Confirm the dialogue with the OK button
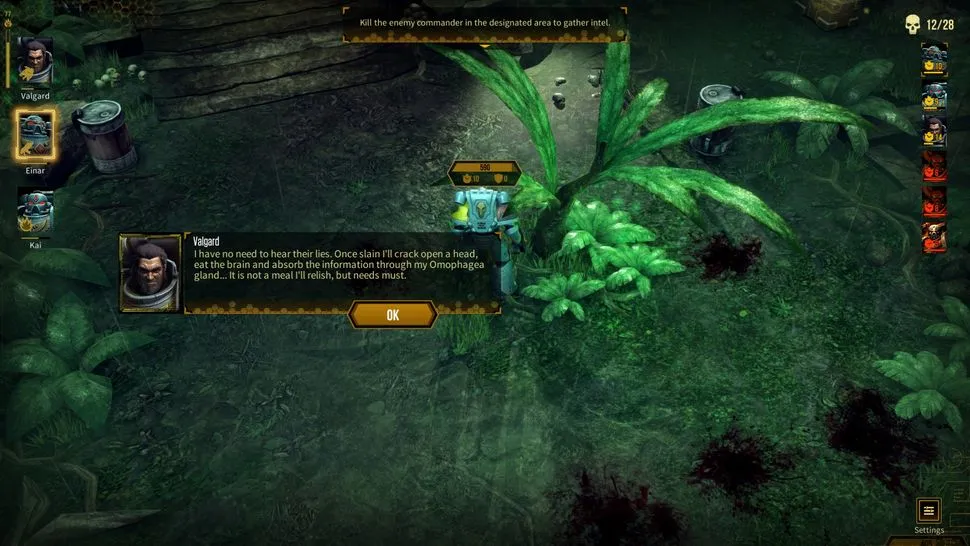Viewport: 970px width, 546px height. pos(392,315)
